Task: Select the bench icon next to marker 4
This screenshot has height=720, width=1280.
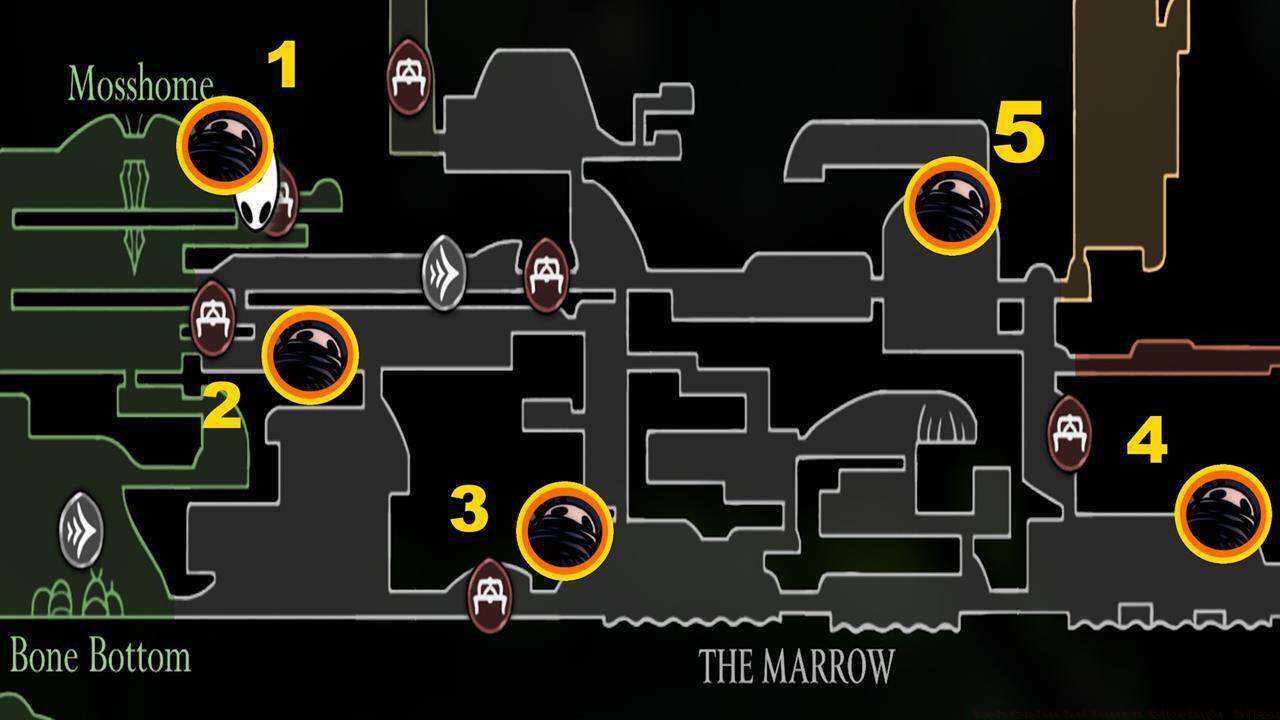Action: point(1068,434)
